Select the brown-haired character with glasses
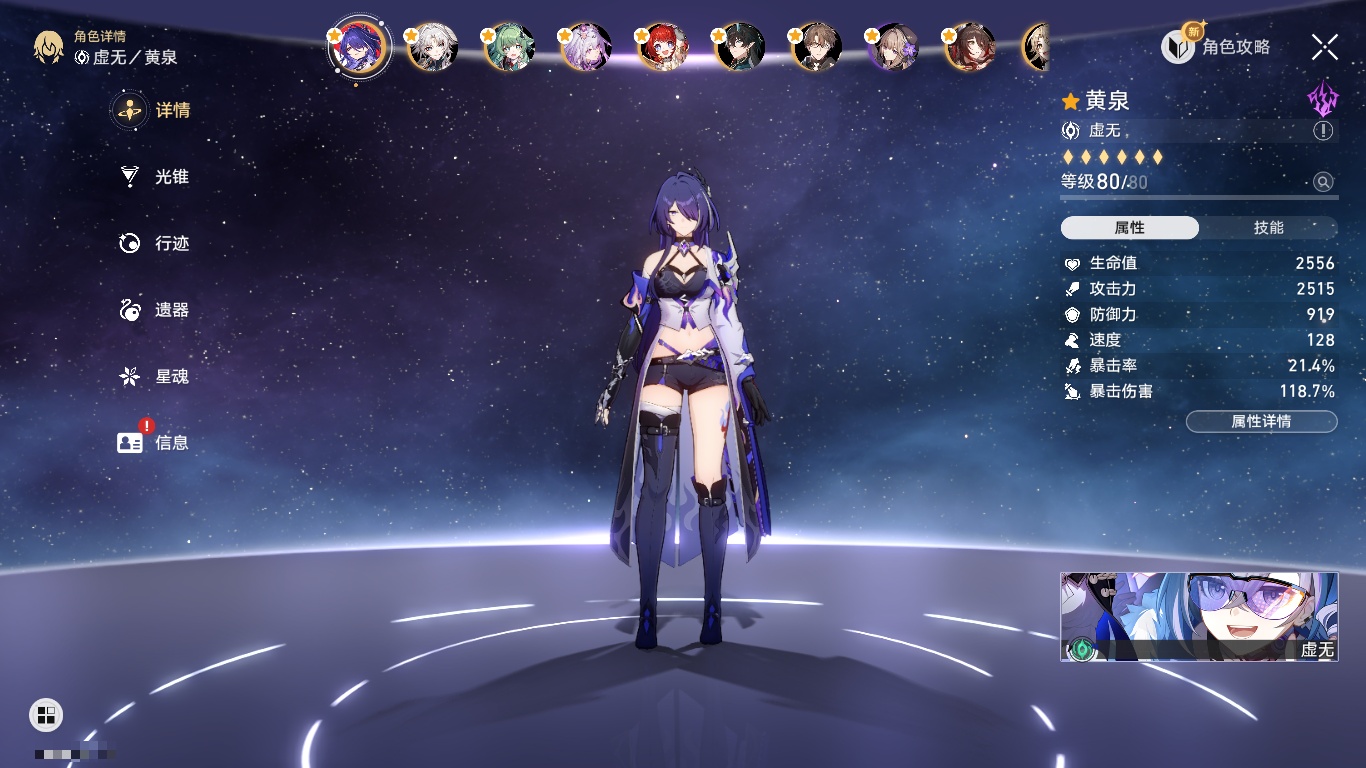The width and height of the screenshot is (1366, 768). coord(816,47)
